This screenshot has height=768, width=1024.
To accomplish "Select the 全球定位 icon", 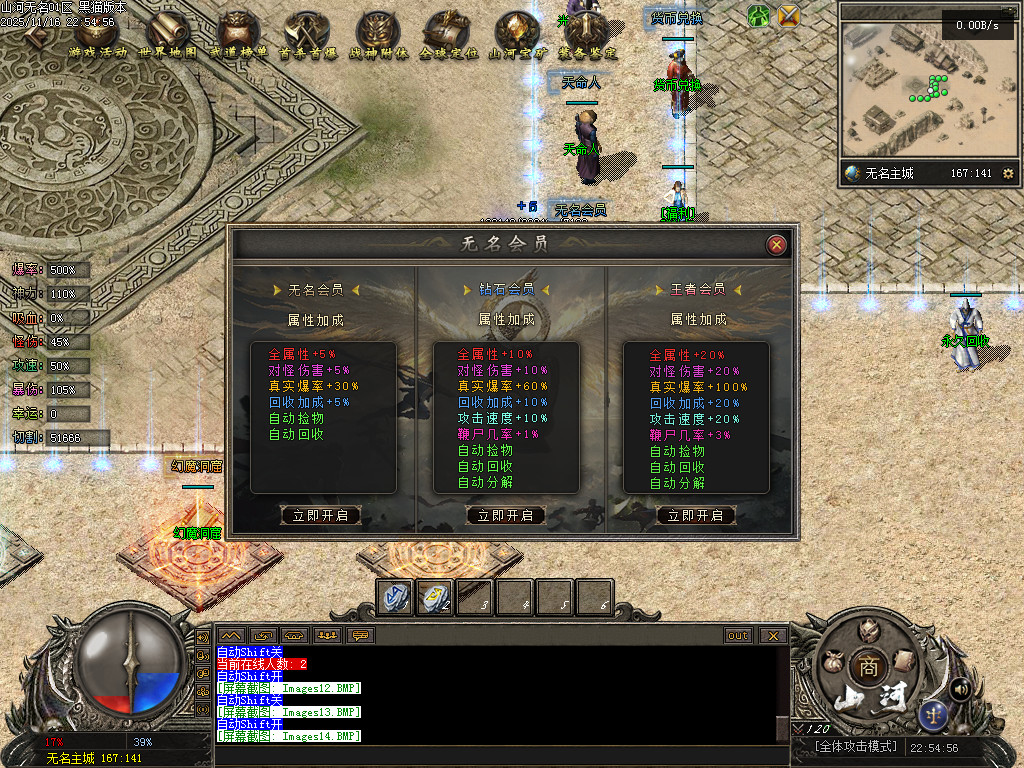I will (448, 36).
